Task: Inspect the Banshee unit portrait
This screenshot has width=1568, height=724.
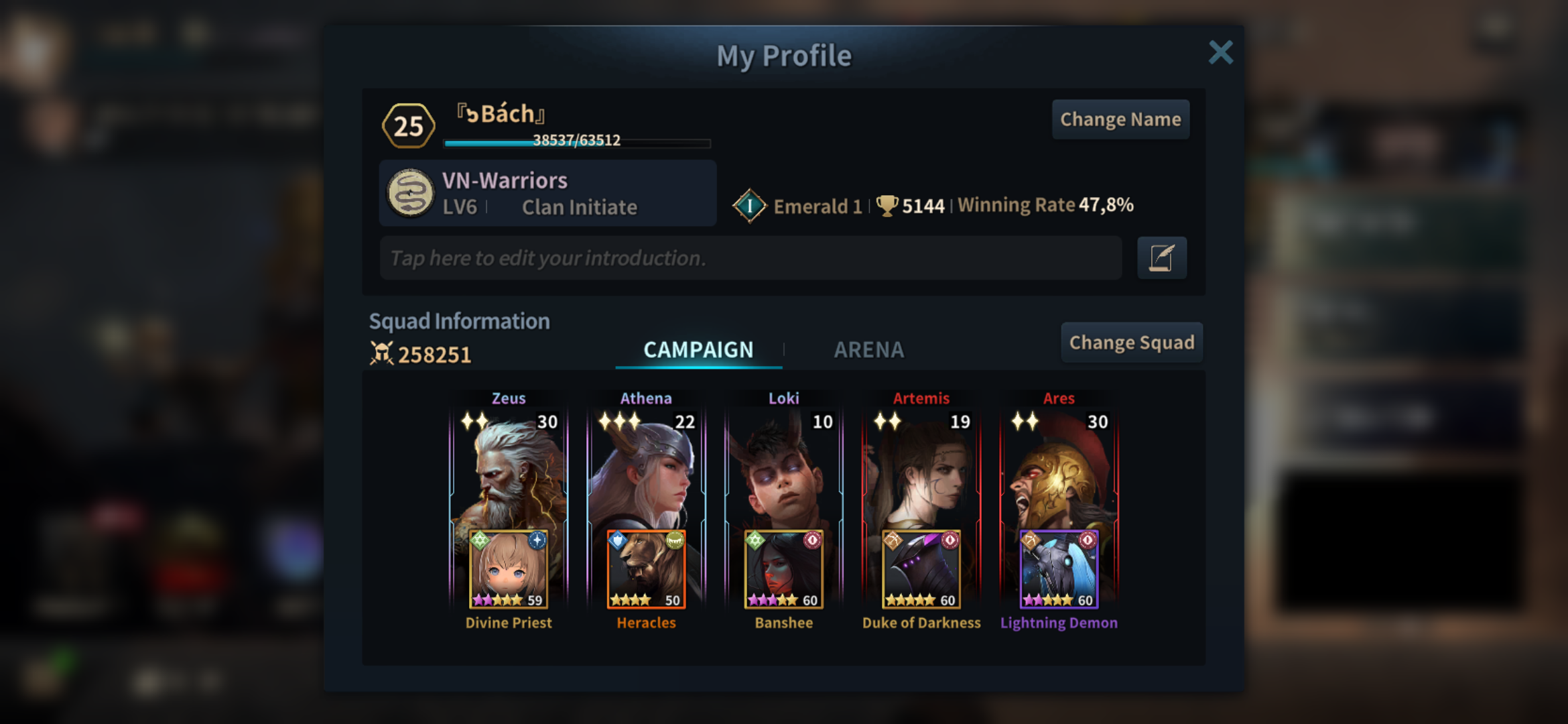Action: pos(783,569)
